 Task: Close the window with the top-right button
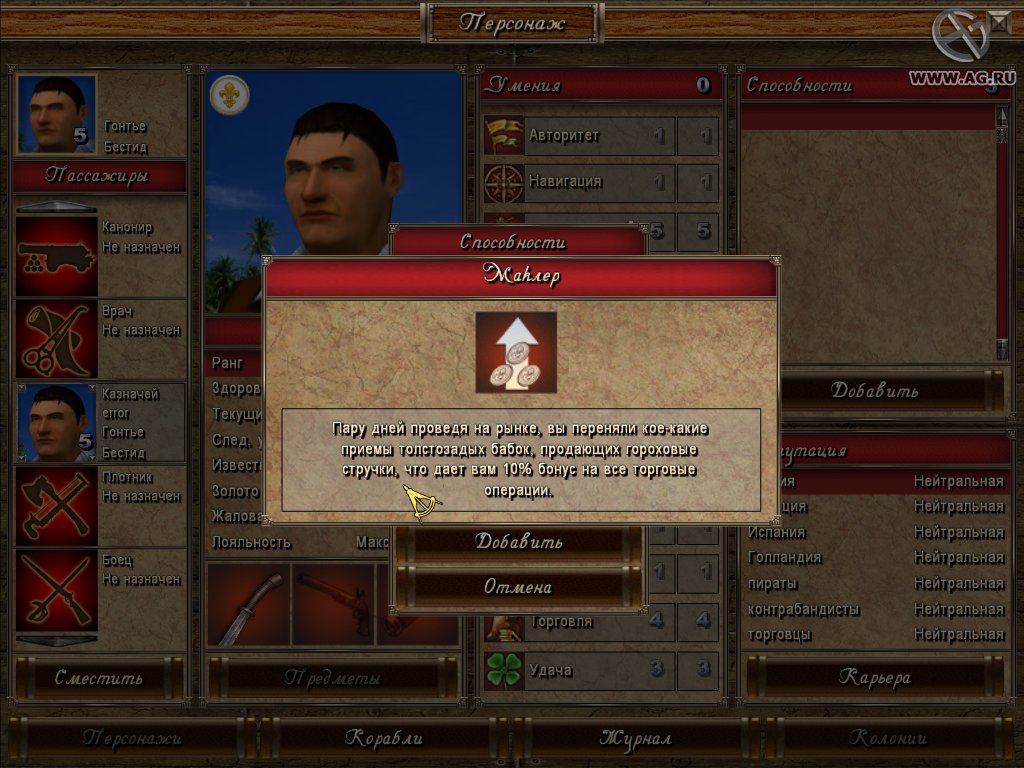[999, 19]
